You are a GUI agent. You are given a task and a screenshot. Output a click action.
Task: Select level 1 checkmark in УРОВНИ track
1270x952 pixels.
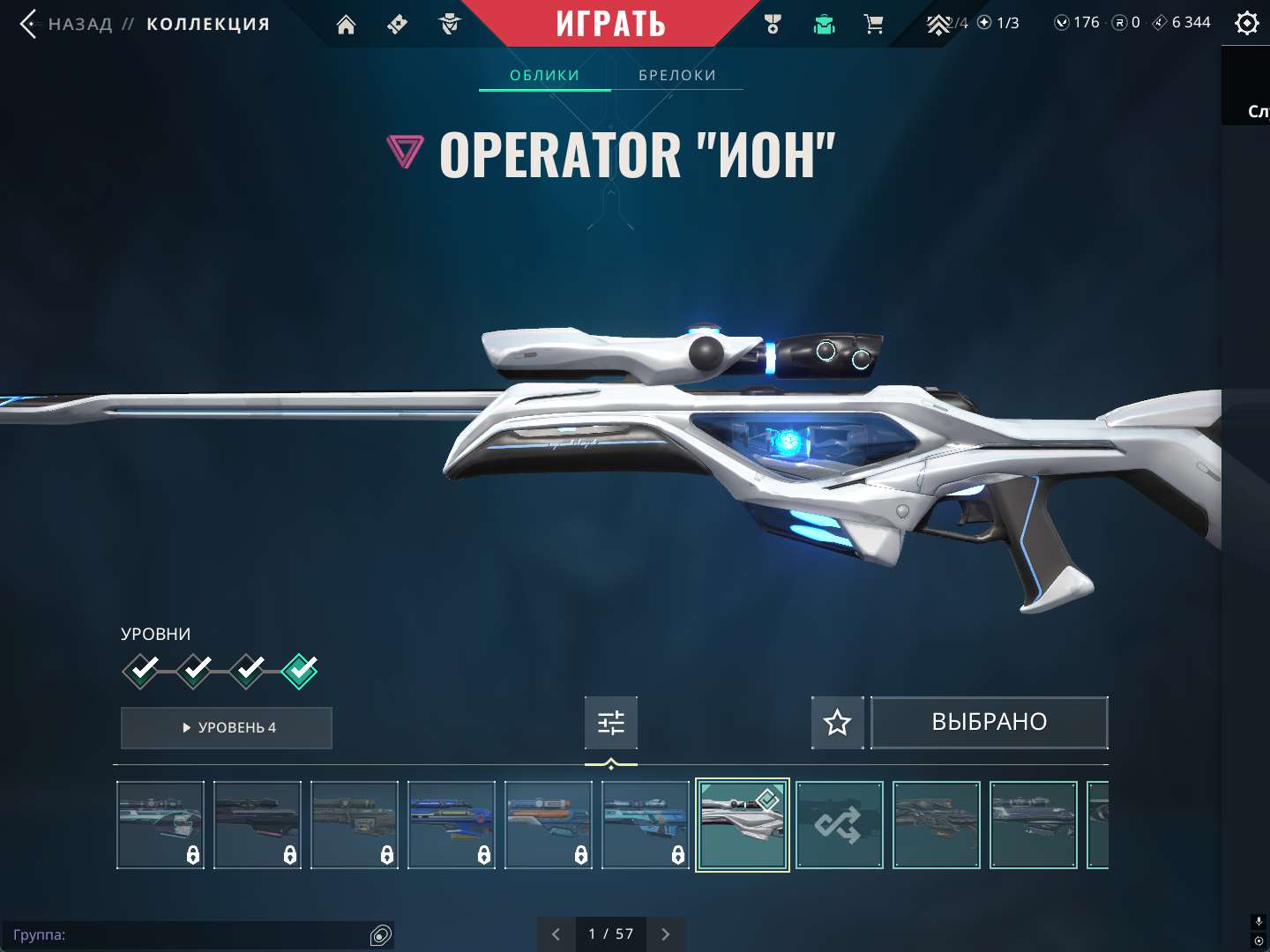point(141,670)
